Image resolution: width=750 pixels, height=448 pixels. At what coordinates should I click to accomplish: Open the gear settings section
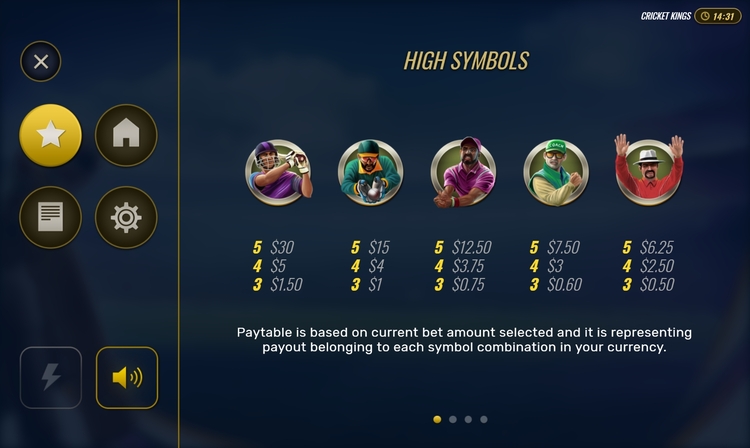click(126, 217)
